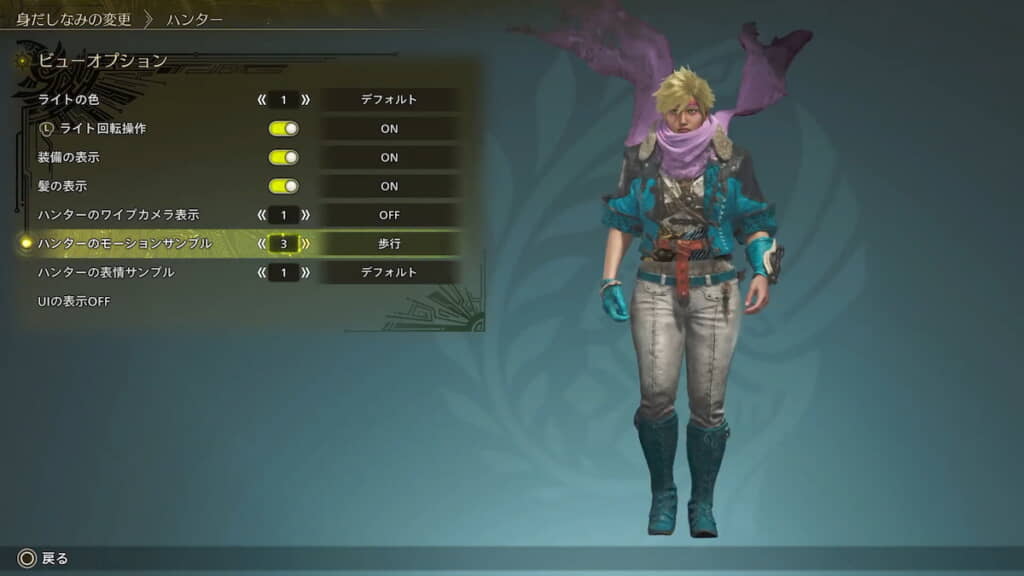Click the 身だしなみの変更 breadcrumb
The width and height of the screenshot is (1024, 576).
click(x=73, y=19)
